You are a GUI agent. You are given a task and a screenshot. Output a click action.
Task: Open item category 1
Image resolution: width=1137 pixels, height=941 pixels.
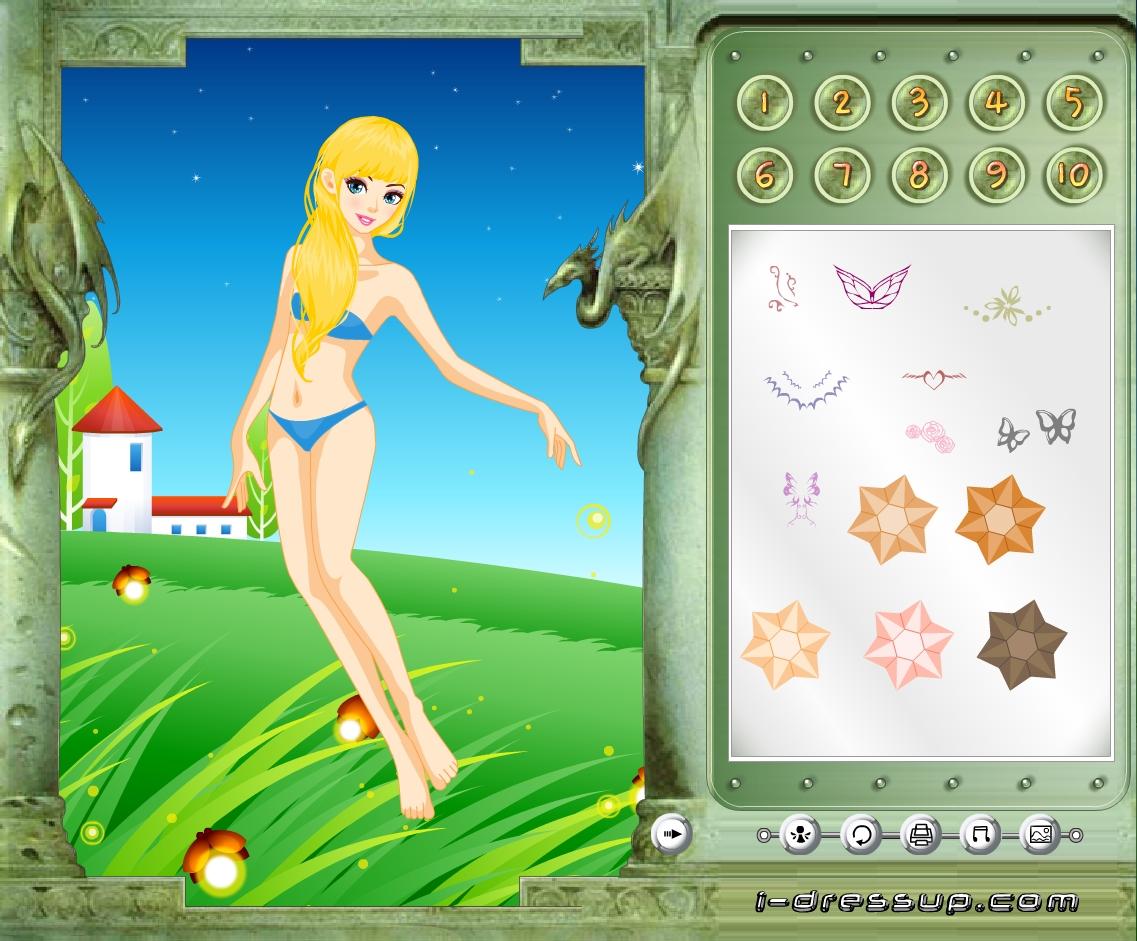(x=765, y=102)
